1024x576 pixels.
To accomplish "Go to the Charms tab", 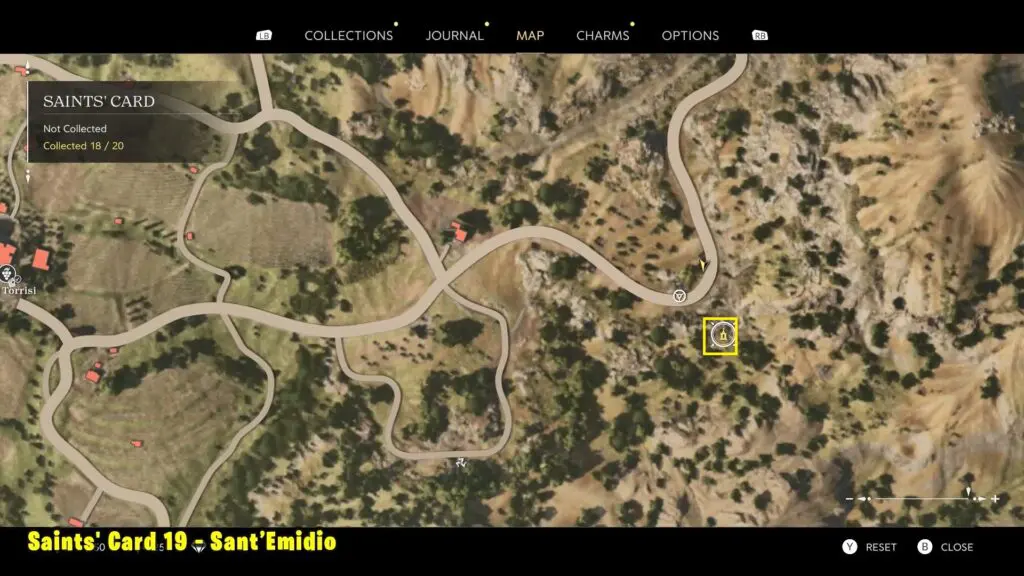I will (x=603, y=35).
